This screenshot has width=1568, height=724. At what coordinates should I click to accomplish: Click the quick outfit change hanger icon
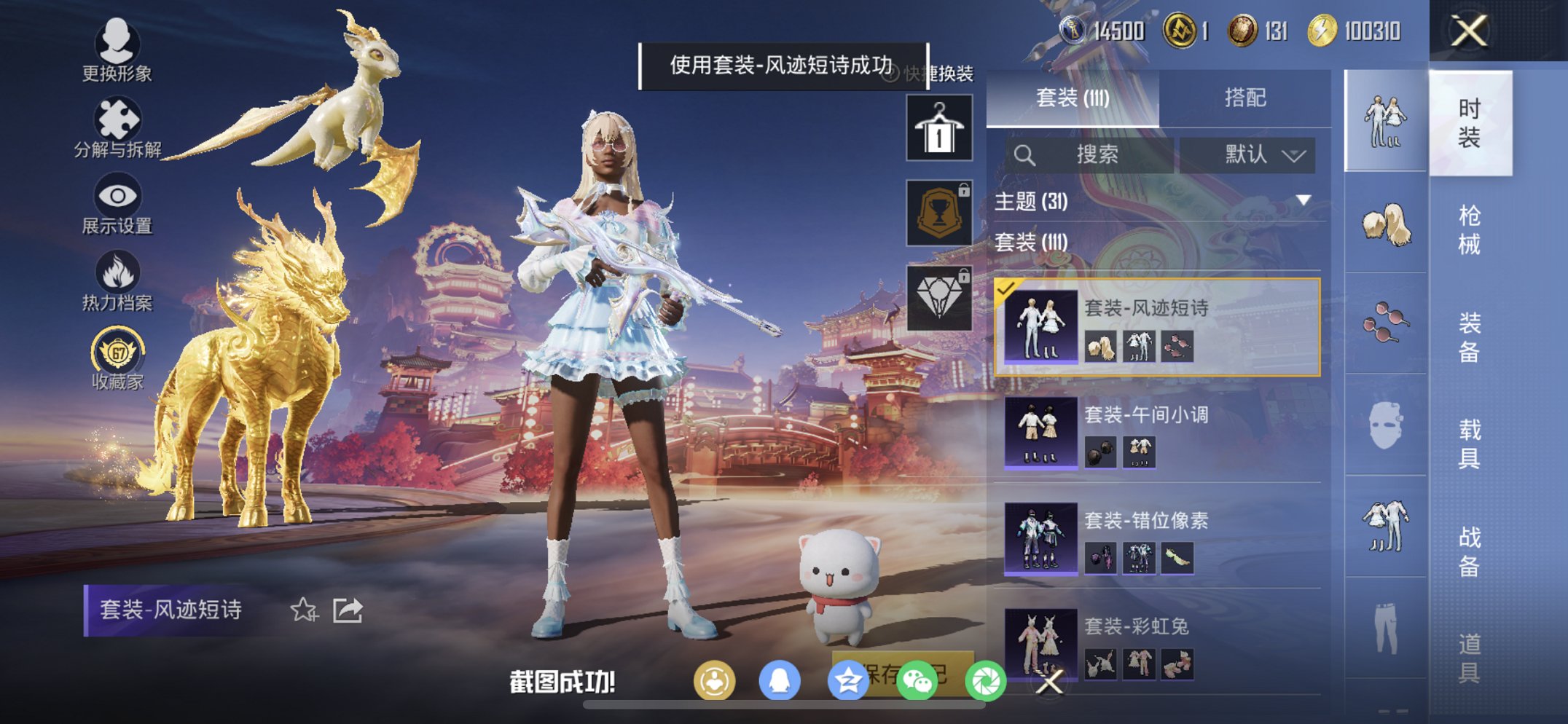coord(938,128)
